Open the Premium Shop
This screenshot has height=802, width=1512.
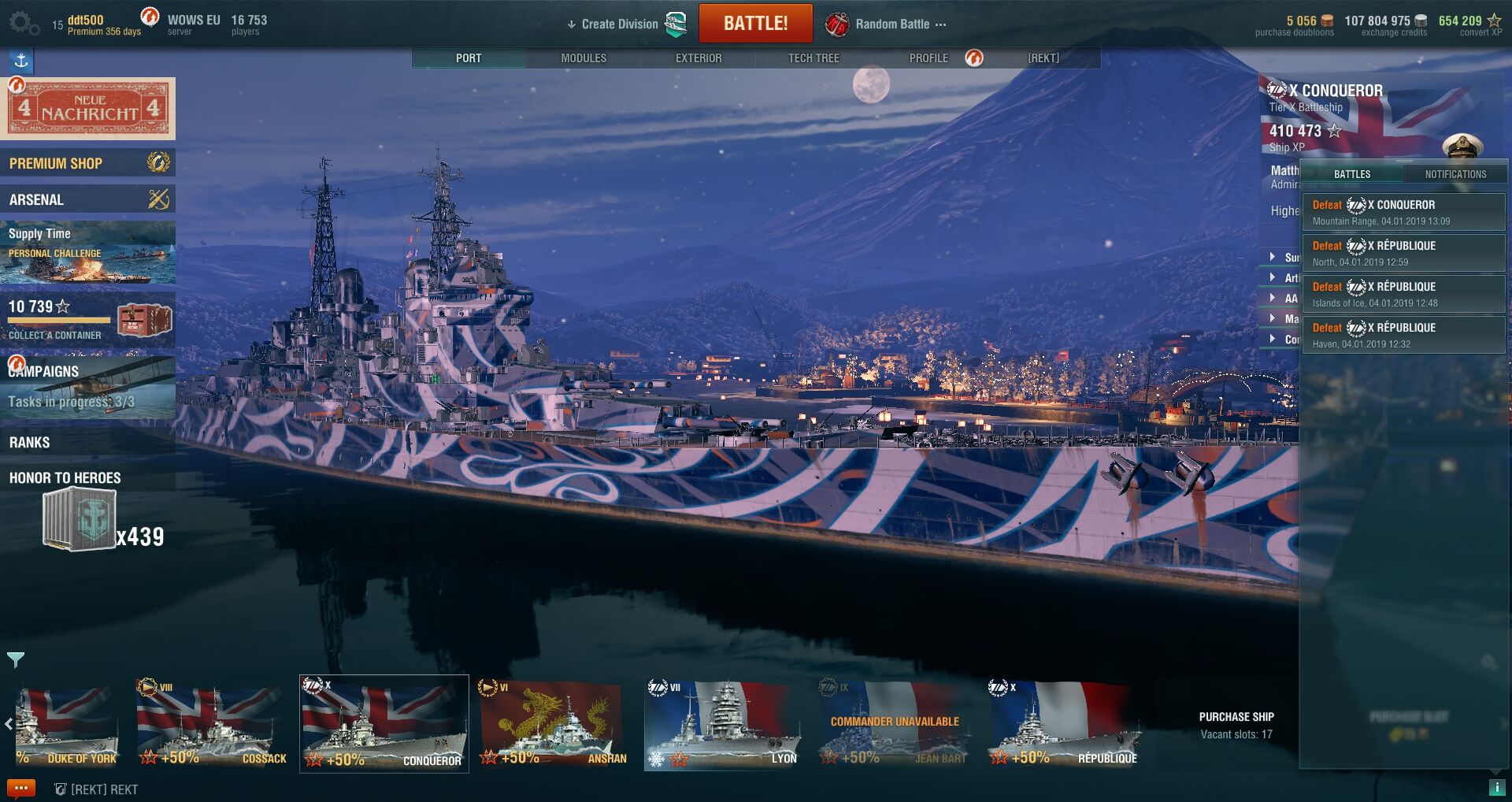(x=87, y=163)
